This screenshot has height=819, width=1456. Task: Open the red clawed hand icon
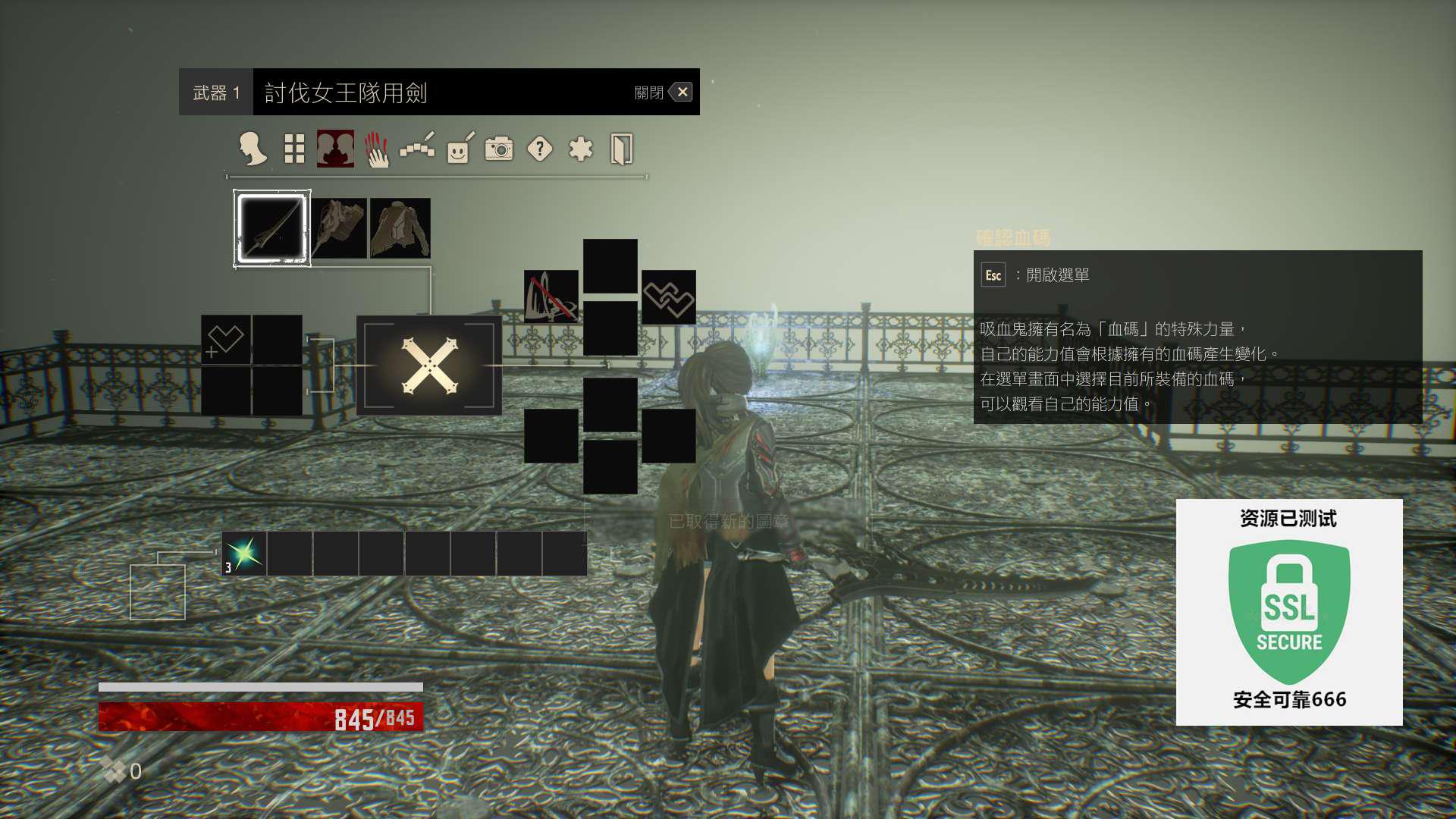(376, 149)
